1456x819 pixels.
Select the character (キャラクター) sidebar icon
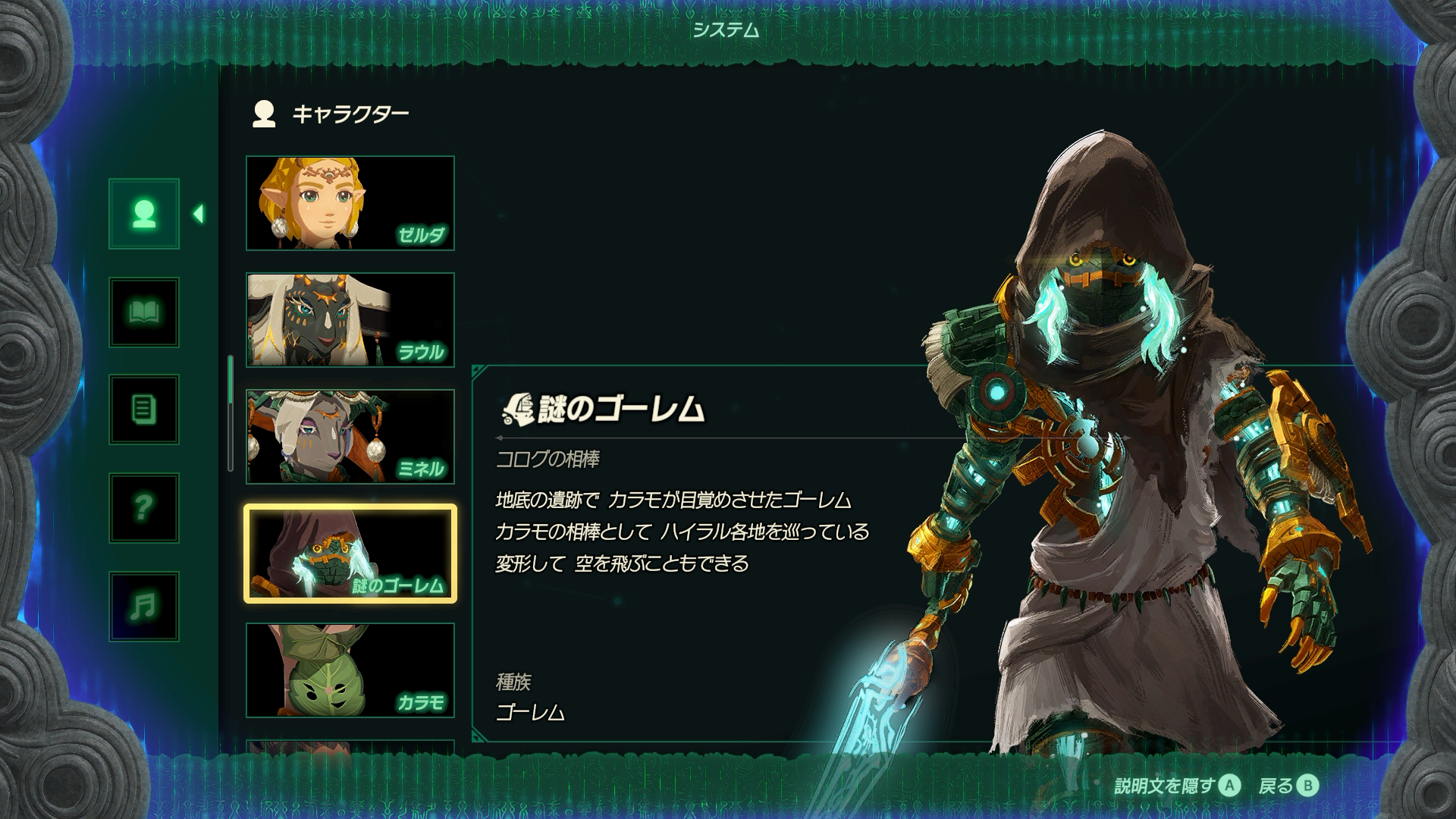click(143, 216)
